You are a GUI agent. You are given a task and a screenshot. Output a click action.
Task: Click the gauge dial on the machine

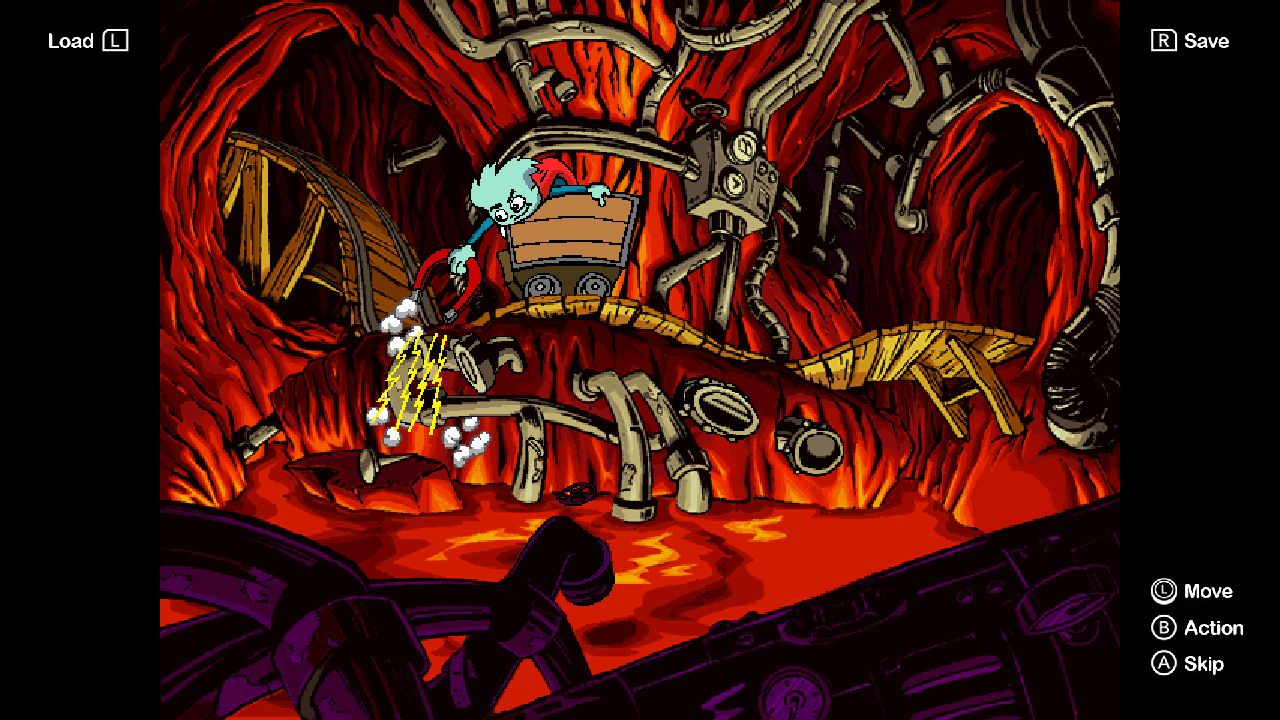(x=743, y=145)
